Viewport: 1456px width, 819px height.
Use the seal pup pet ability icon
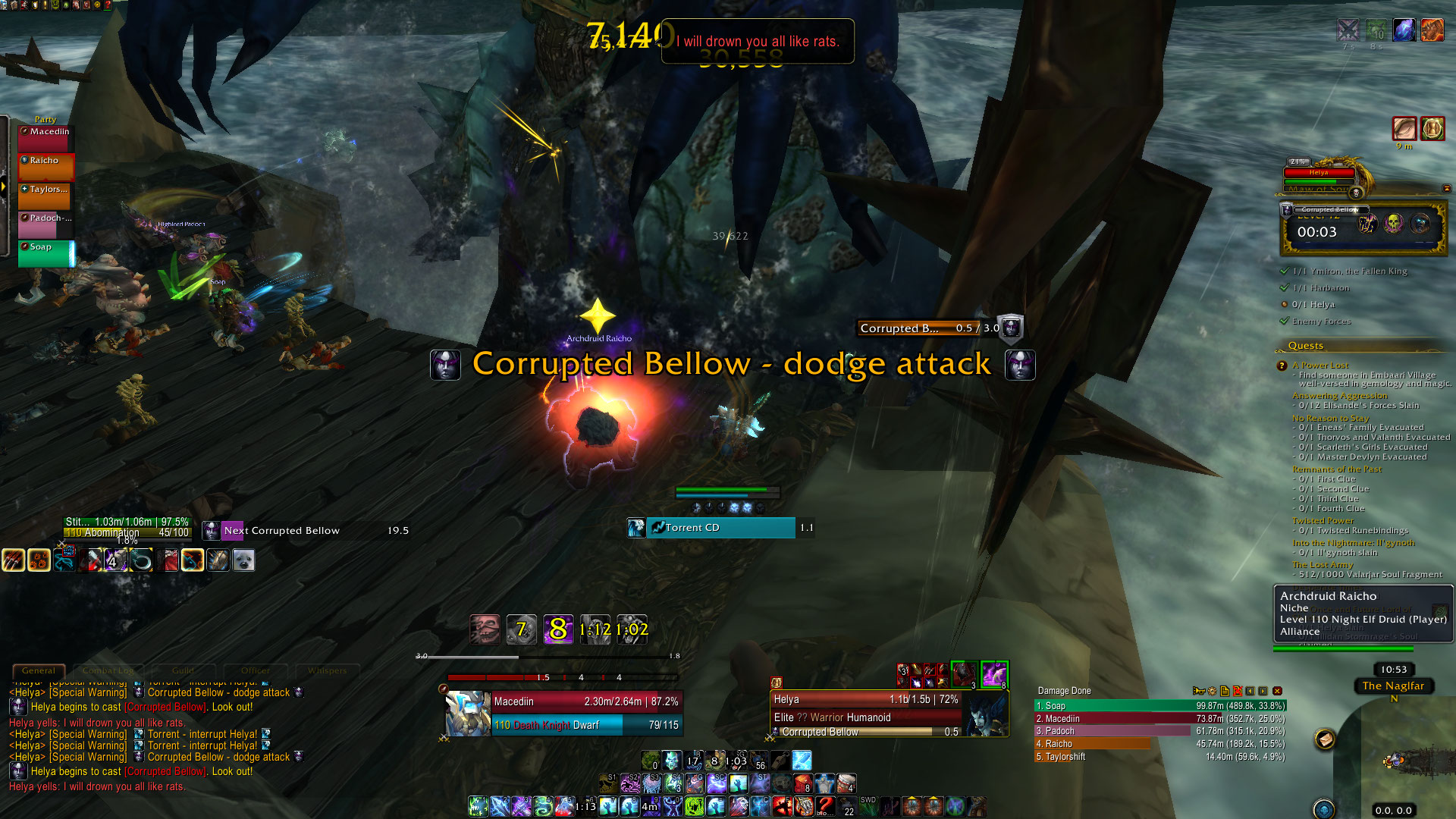coord(243,560)
